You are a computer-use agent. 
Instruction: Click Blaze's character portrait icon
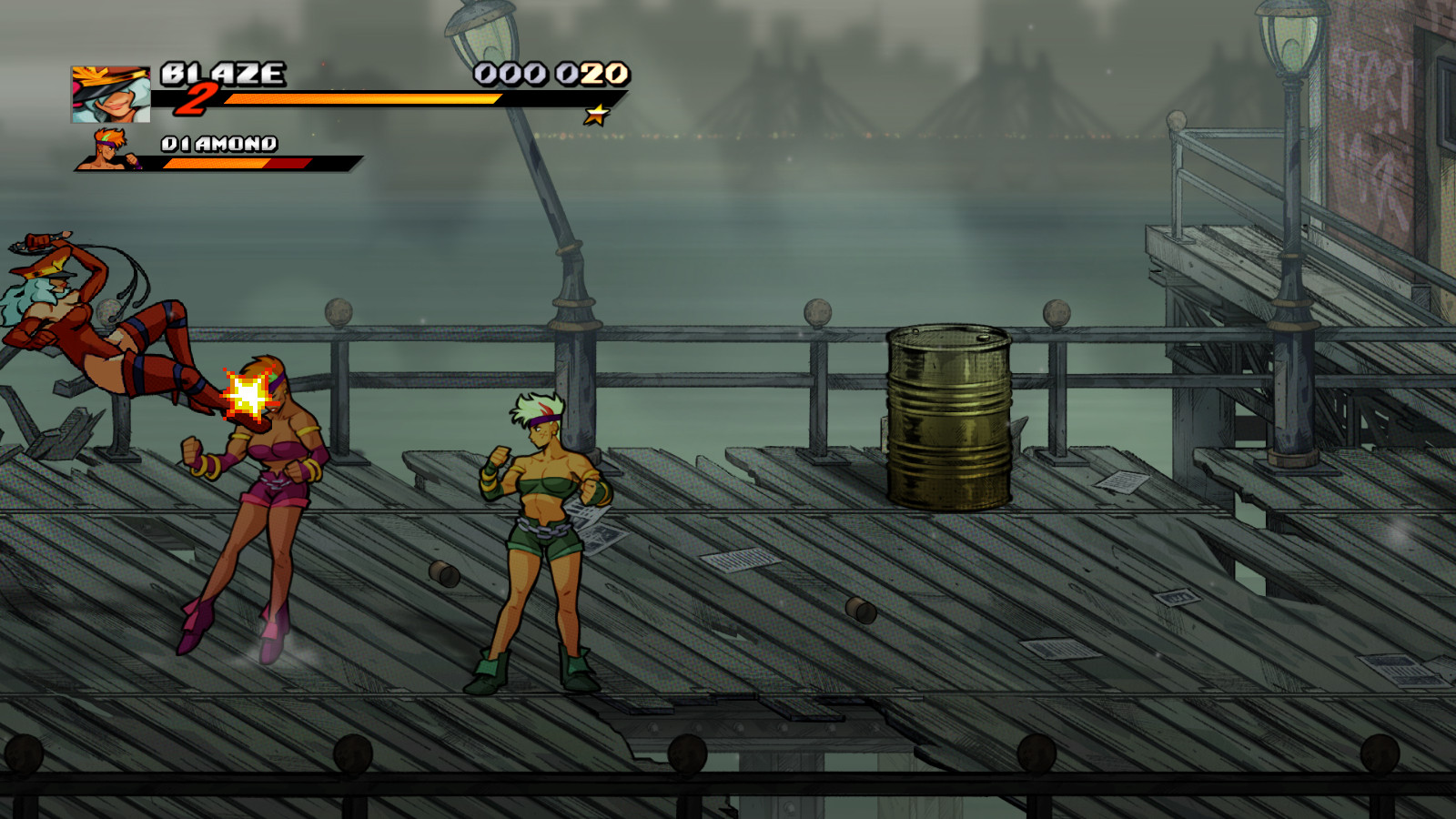tap(106, 90)
